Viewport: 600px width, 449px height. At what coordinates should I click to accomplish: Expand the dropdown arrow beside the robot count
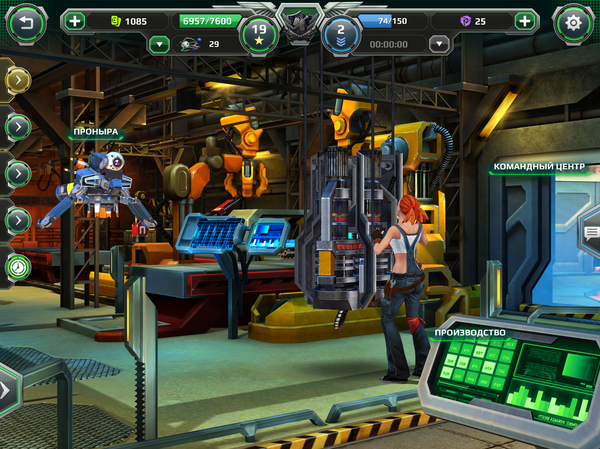(158, 44)
